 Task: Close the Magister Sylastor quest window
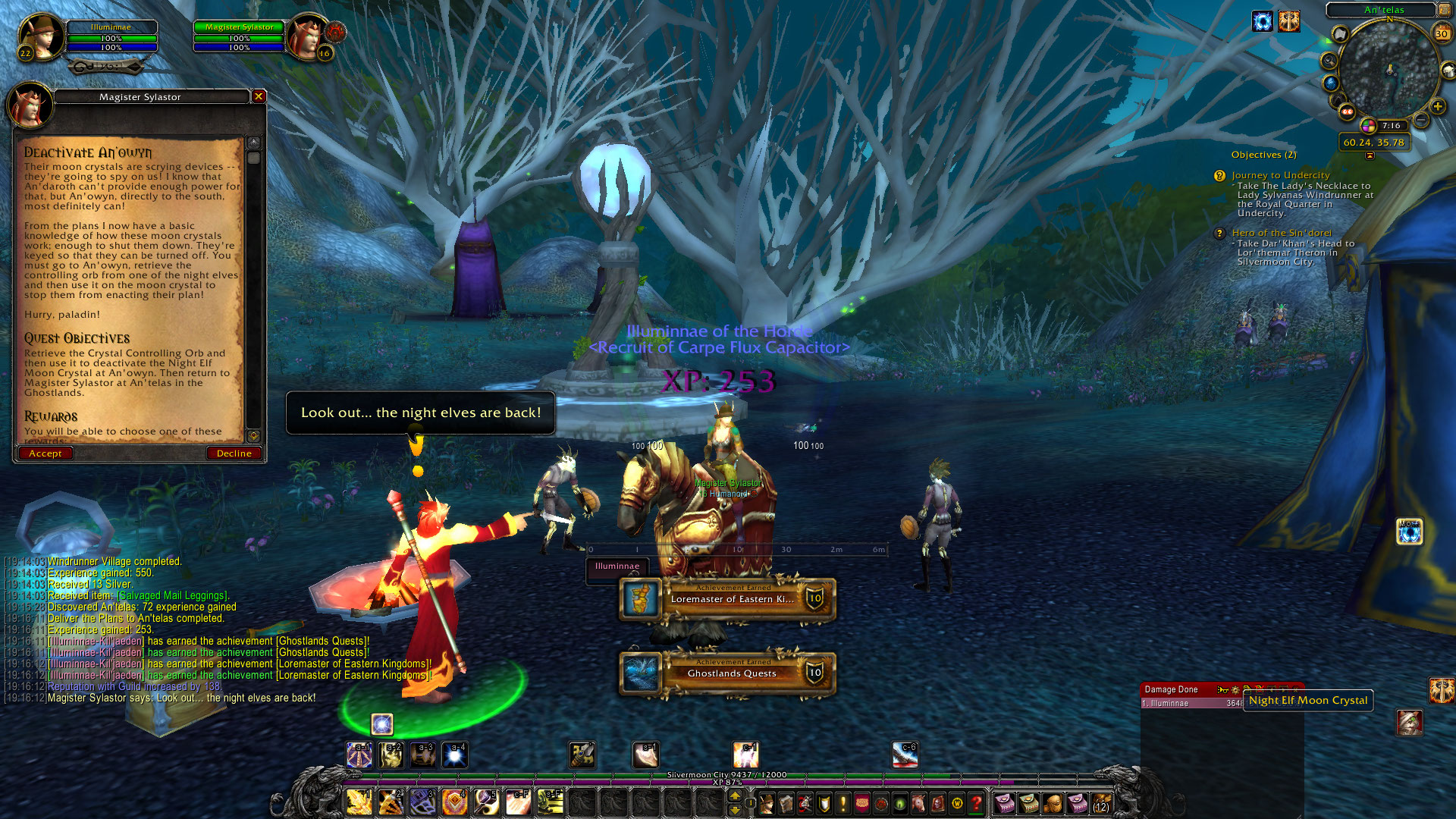[x=259, y=96]
